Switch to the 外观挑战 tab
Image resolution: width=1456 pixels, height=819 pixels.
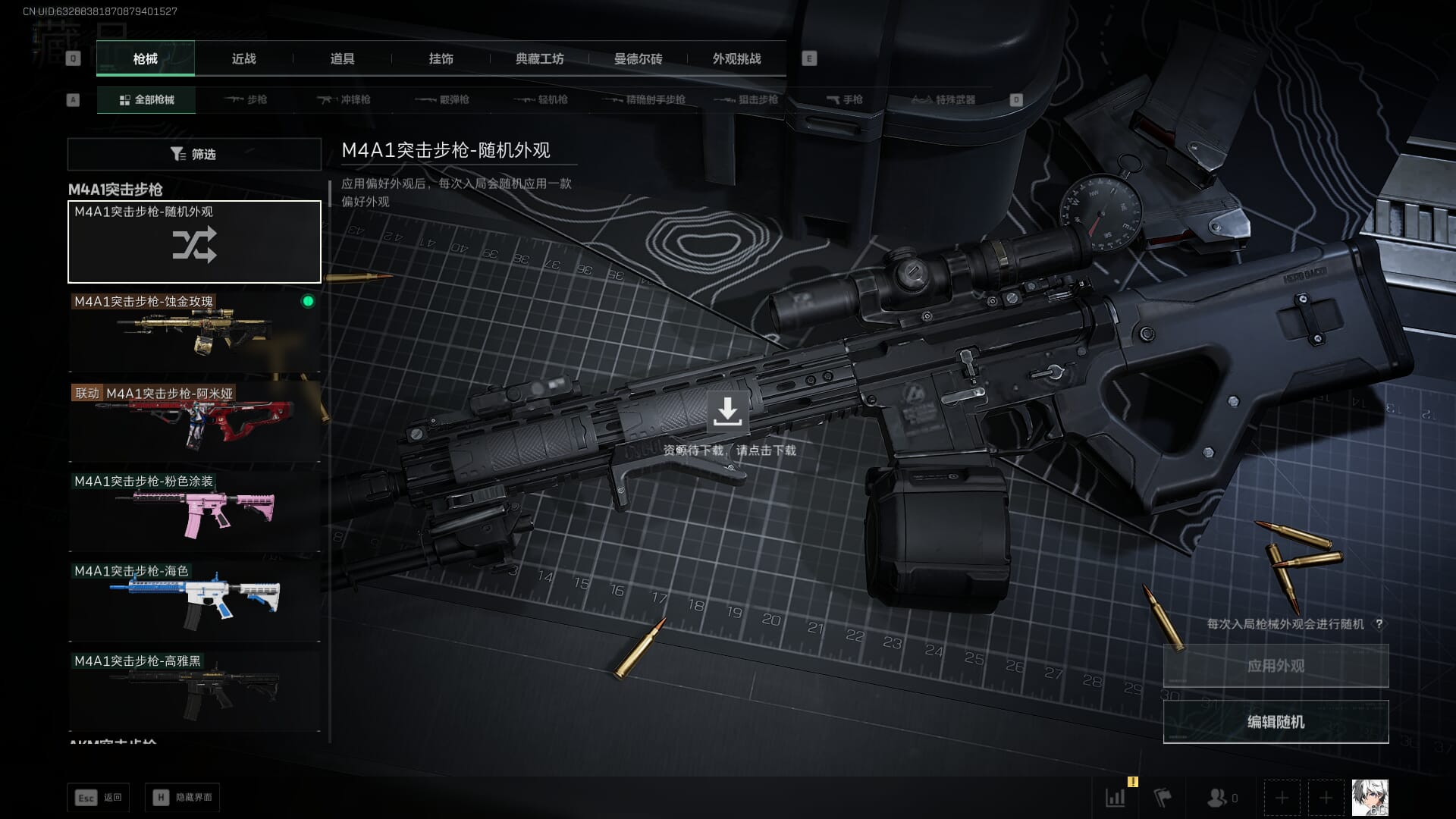[x=736, y=59]
